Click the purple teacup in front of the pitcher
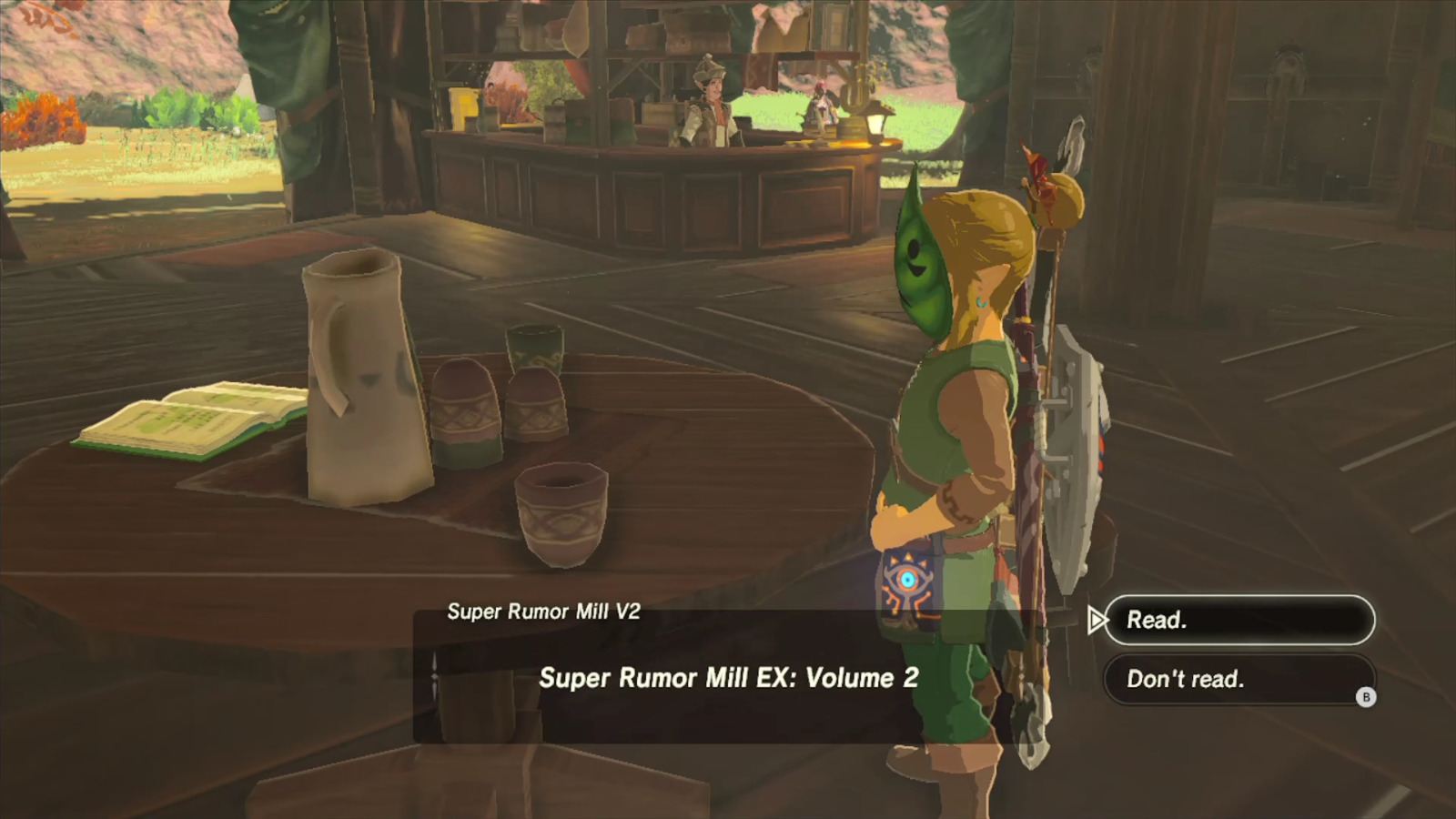This screenshot has height=819, width=1456. (x=560, y=510)
